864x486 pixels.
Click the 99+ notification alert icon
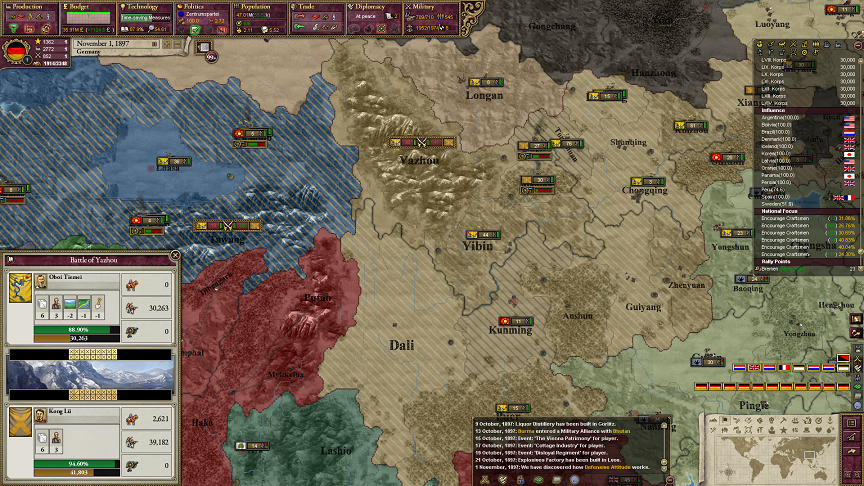click(210, 57)
